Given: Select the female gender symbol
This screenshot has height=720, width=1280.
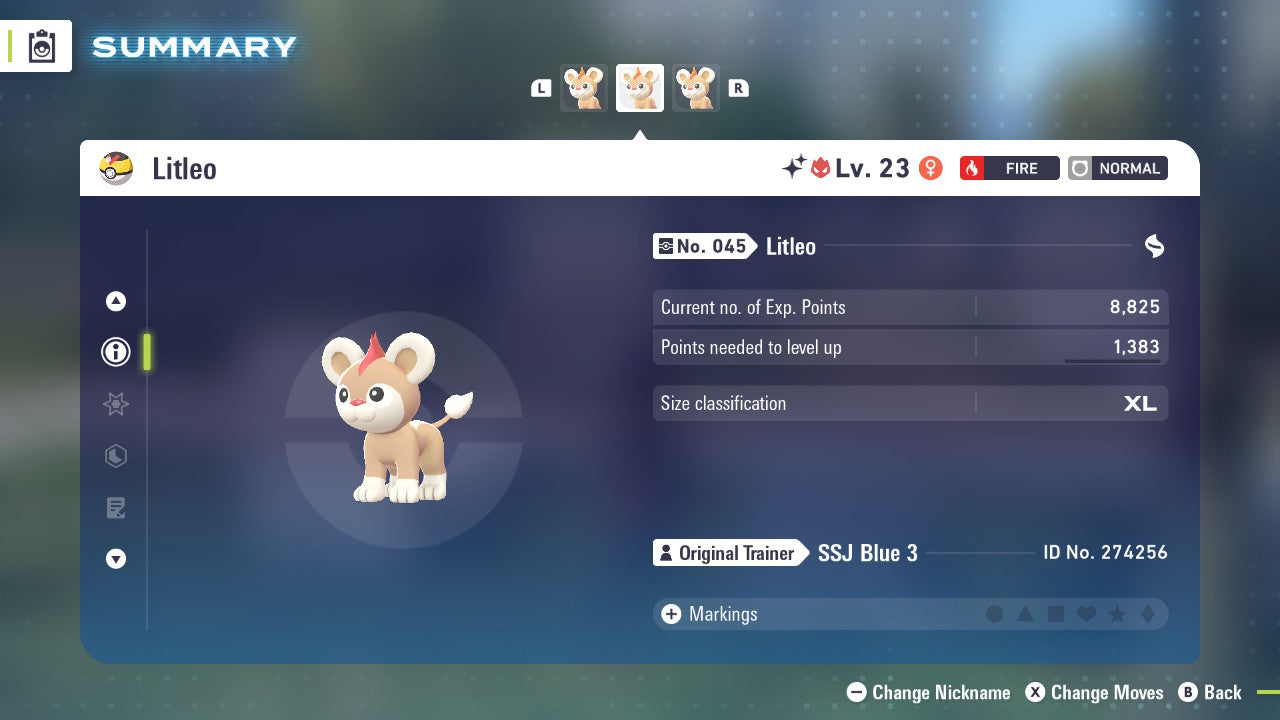Looking at the screenshot, I should click(x=930, y=168).
